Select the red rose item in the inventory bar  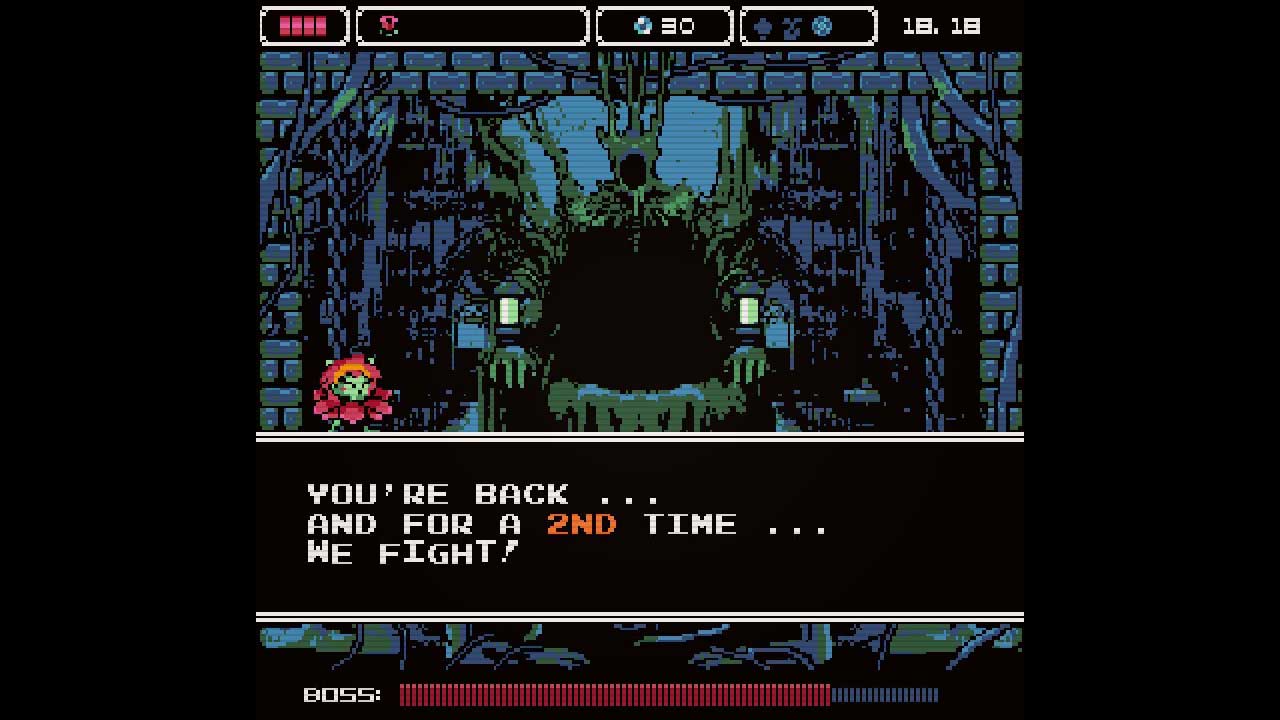coord(389,26)
